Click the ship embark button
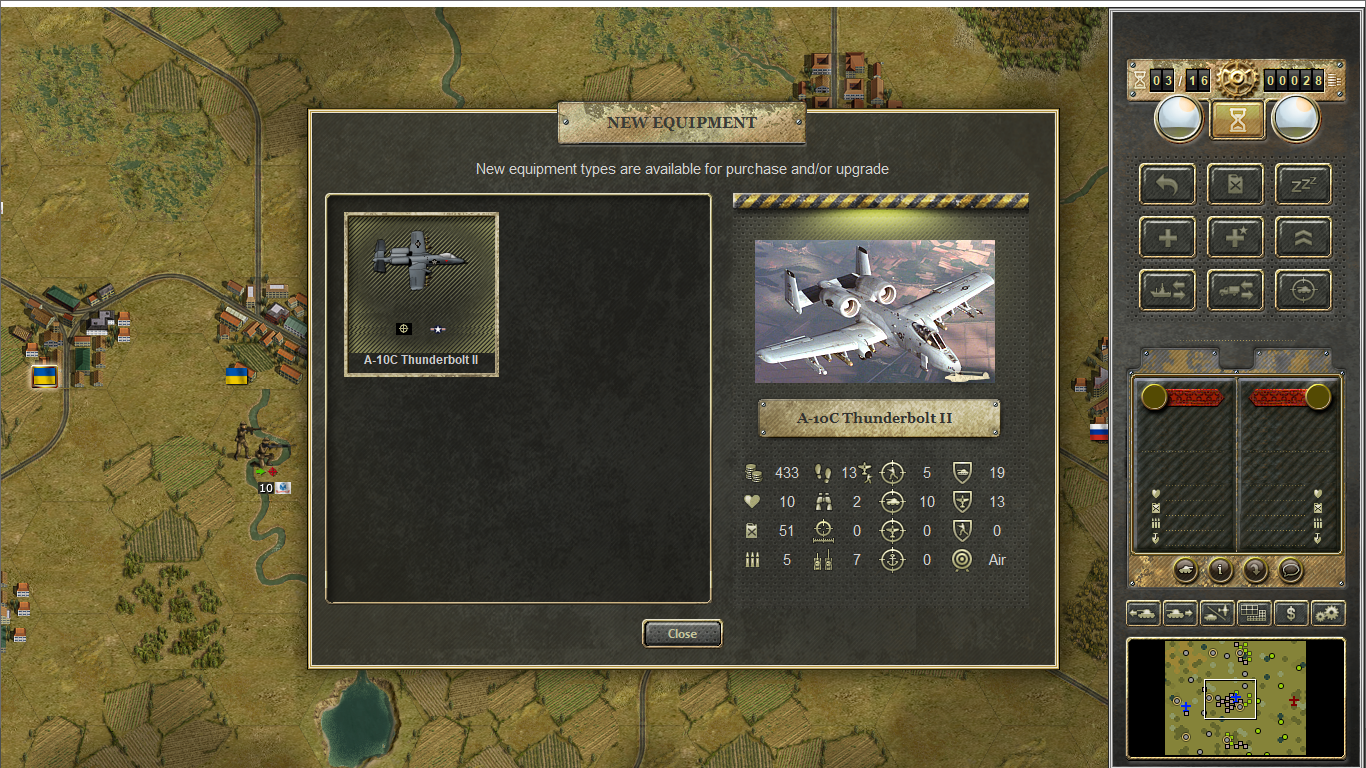 point(1167,290)
